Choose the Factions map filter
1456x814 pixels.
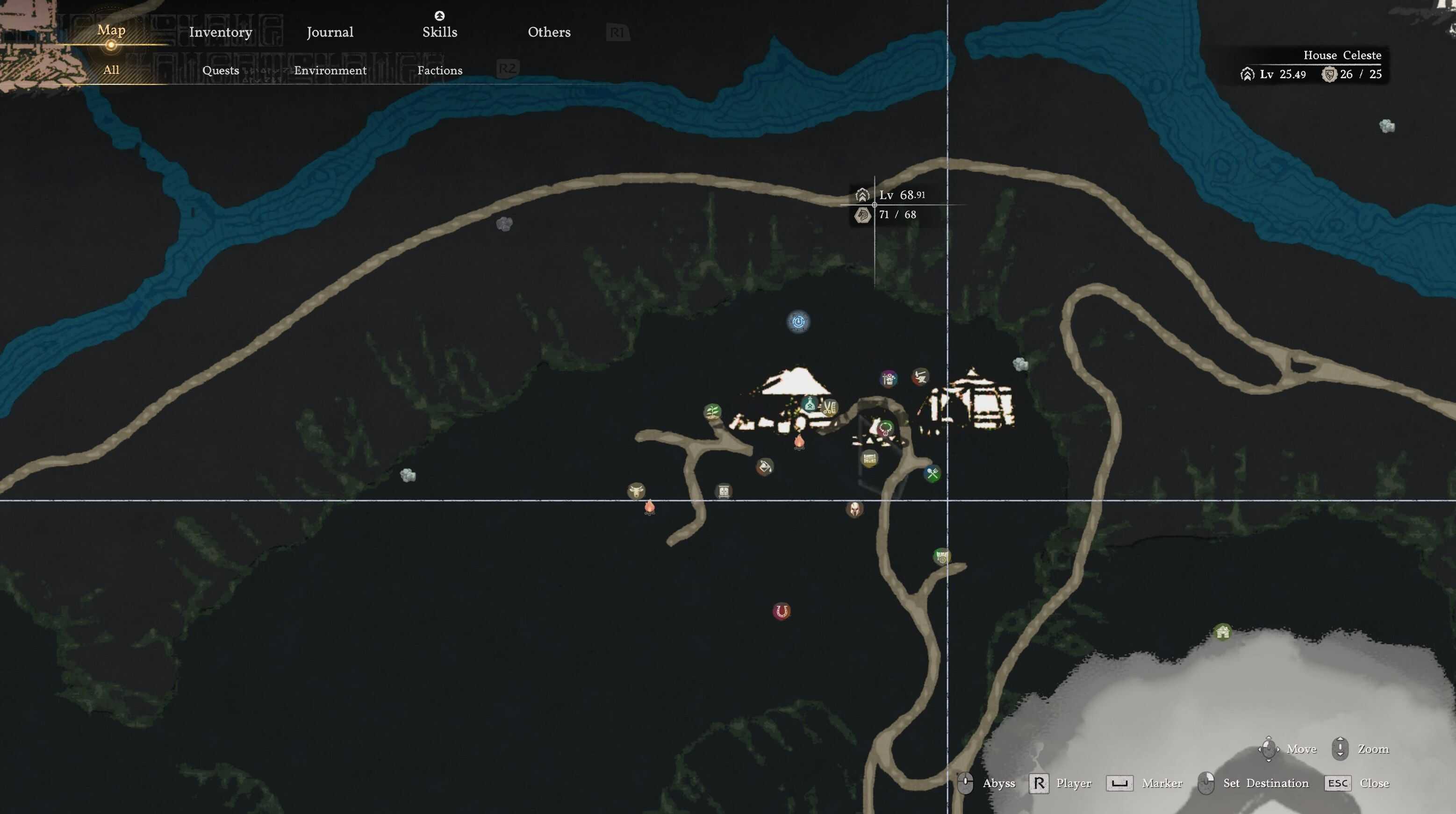click(440, 71)
